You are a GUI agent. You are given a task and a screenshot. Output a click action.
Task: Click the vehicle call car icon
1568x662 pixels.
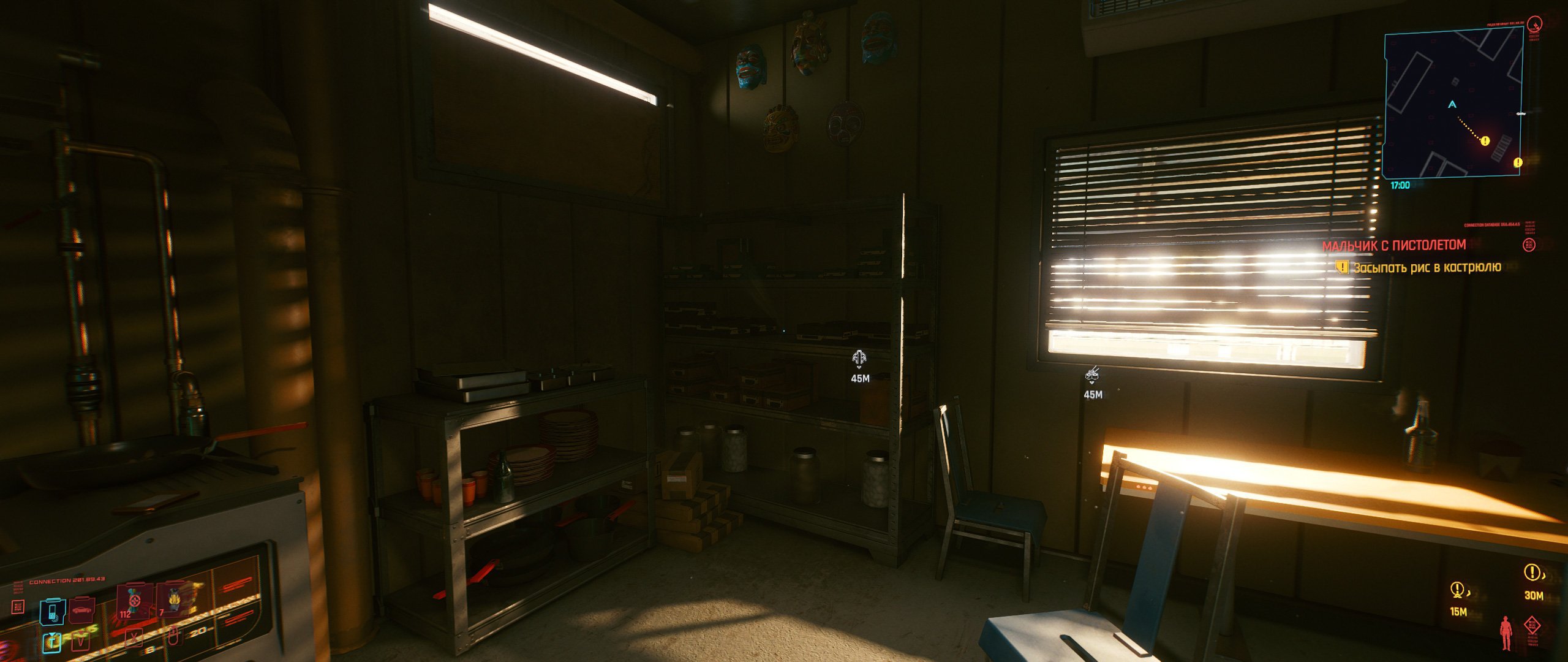(x=81, y=610)
